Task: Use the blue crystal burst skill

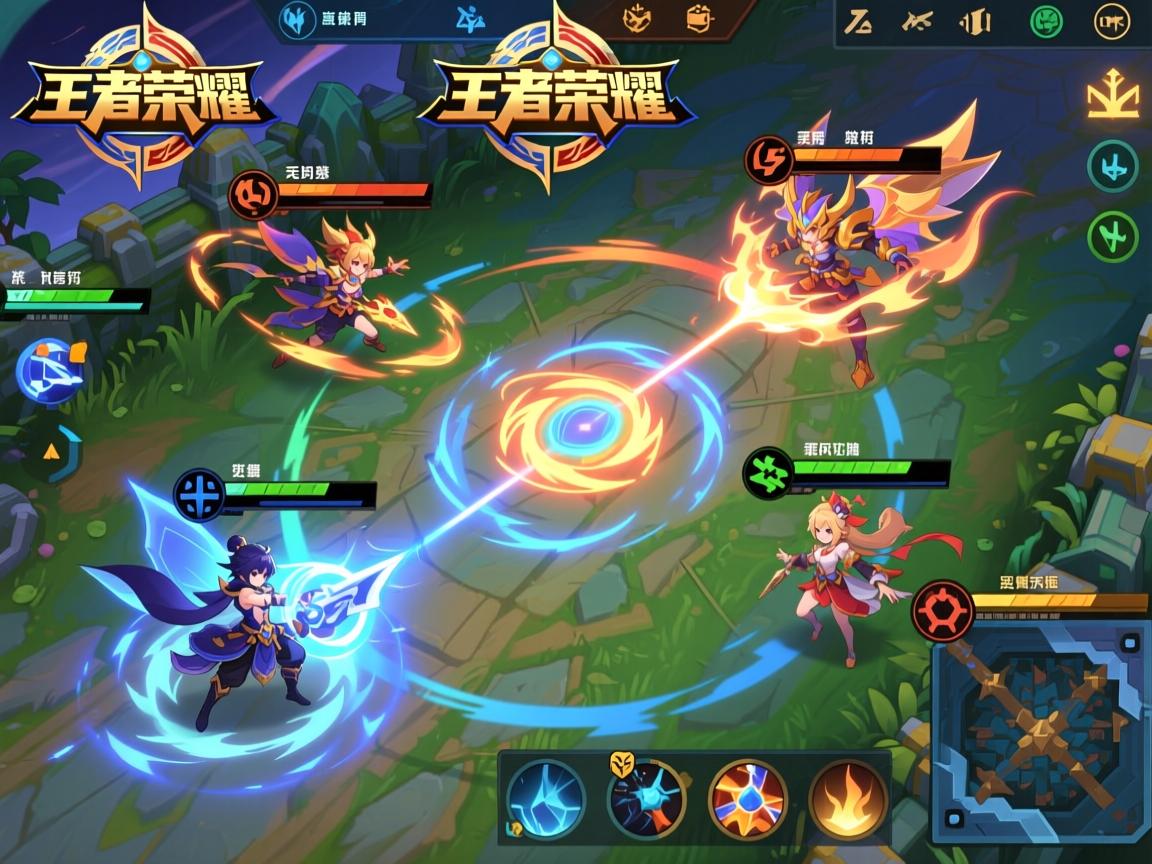Action: pos(646,799)
